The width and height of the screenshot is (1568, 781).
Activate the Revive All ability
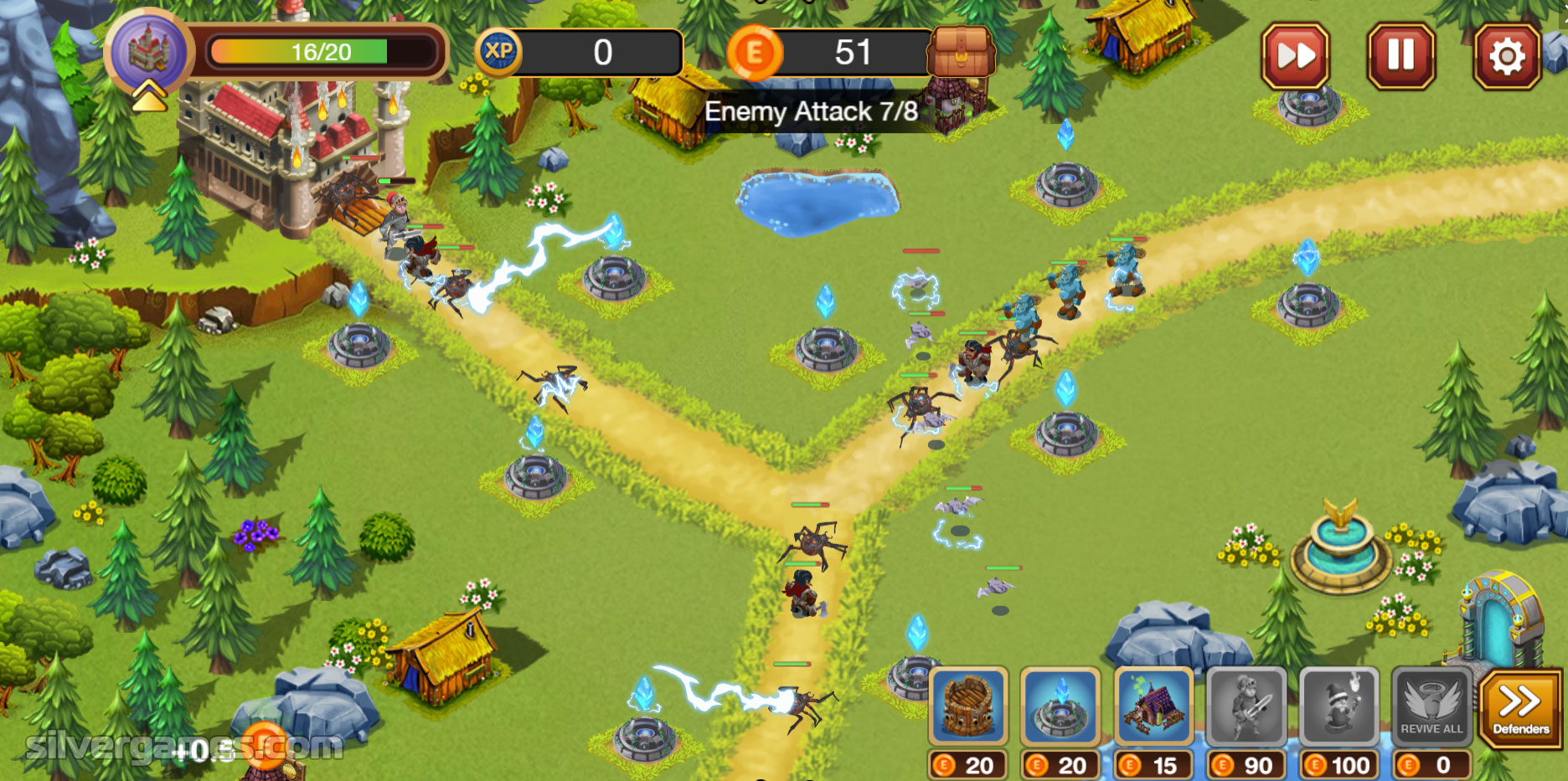click(x=1431, y=706)
